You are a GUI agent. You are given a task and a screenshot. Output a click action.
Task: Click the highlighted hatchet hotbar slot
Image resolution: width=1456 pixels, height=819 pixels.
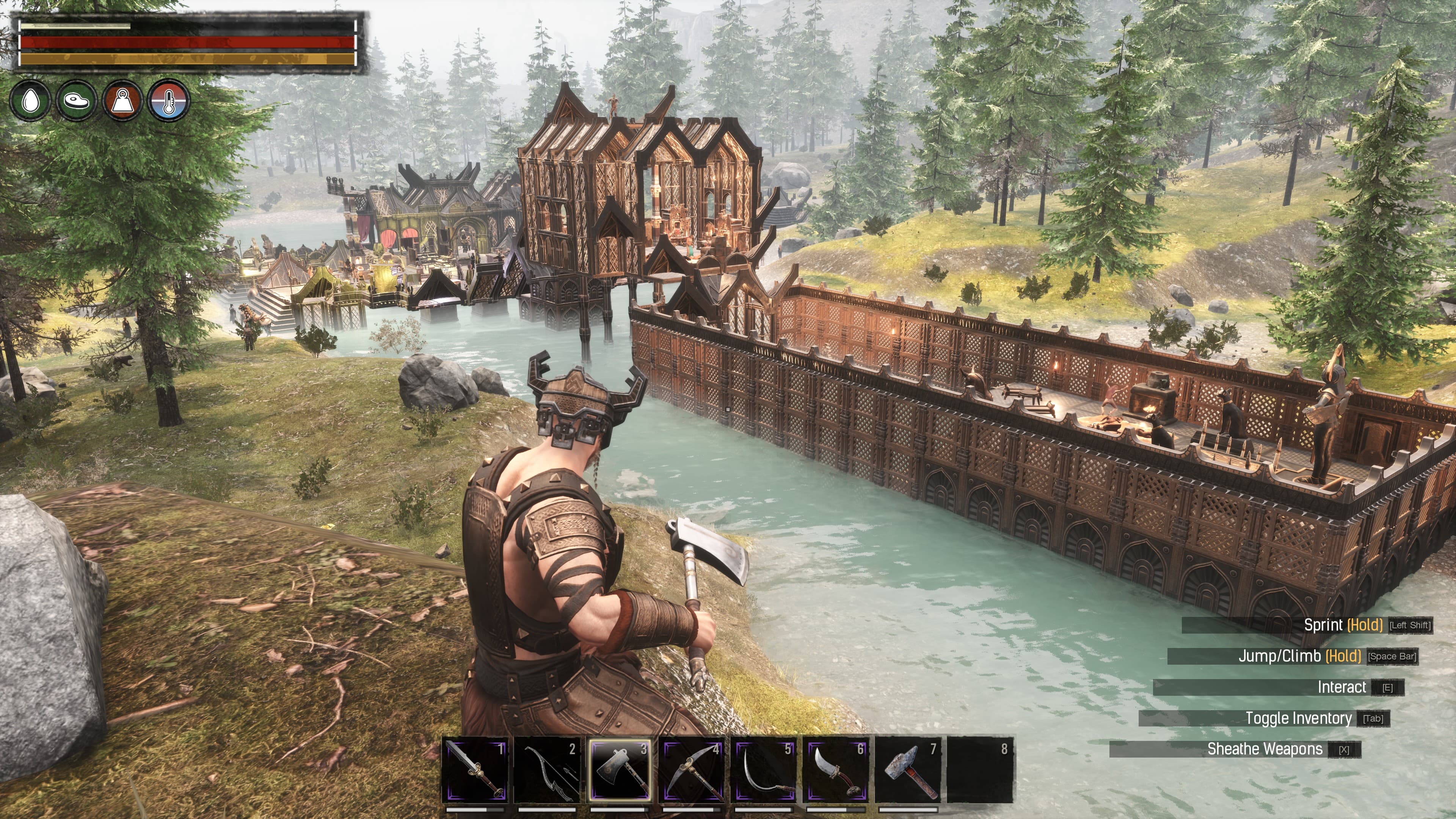[x=620, y=770]
